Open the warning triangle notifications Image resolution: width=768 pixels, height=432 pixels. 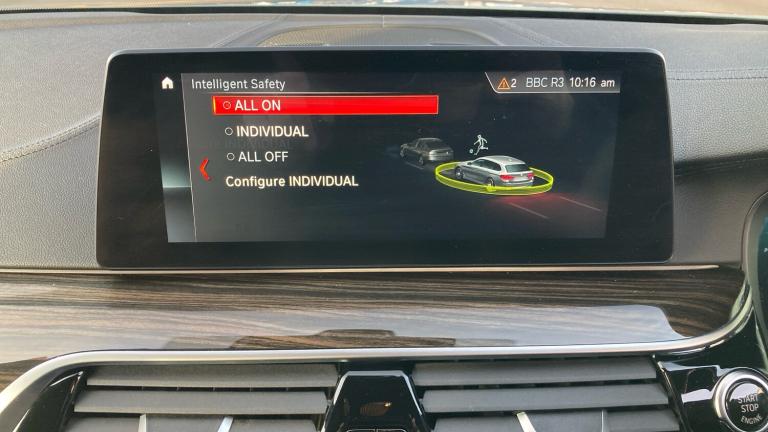[506, 83]
